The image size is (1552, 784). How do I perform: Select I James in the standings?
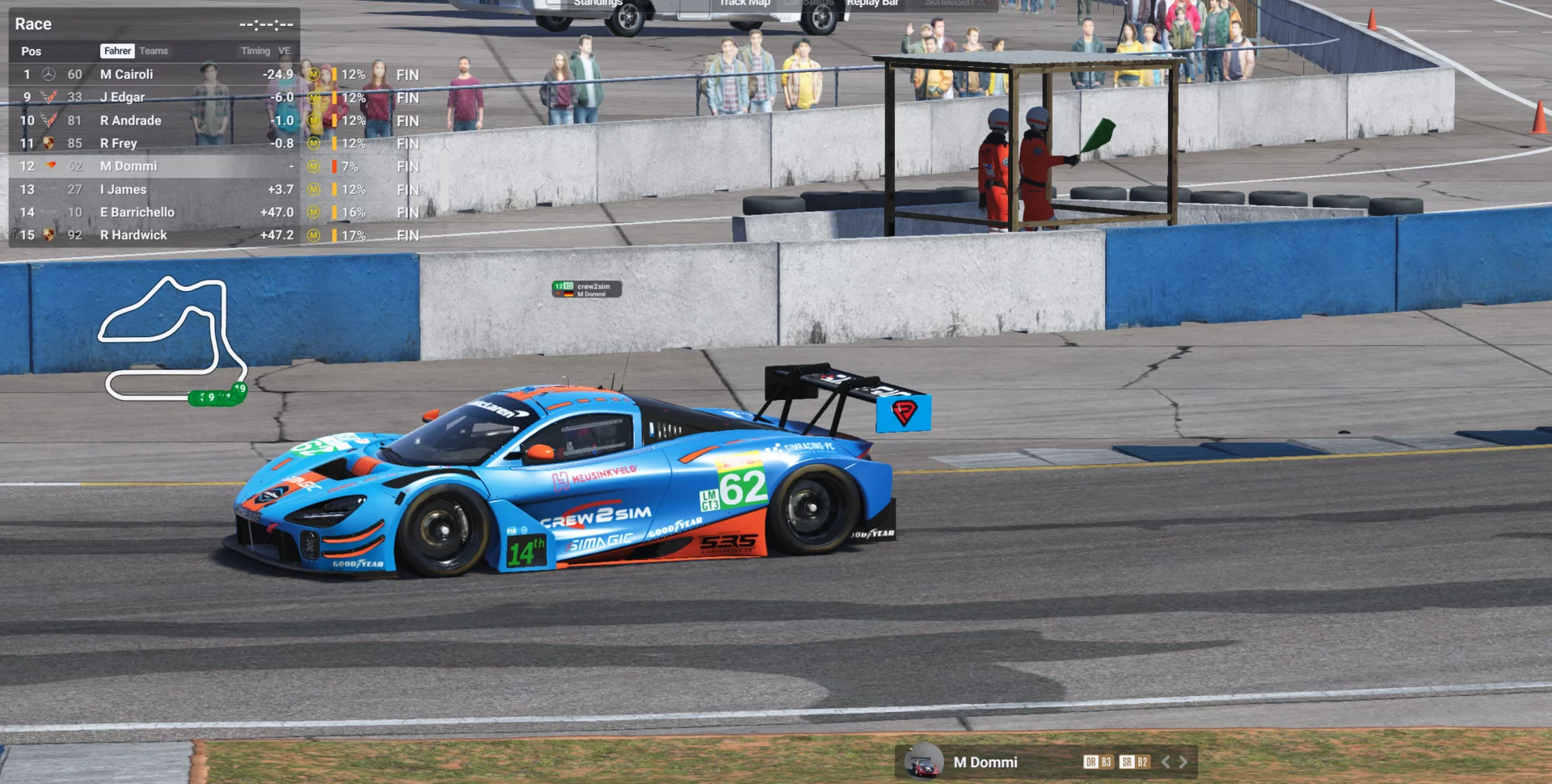pyautogui.click(x=124, y=189)
